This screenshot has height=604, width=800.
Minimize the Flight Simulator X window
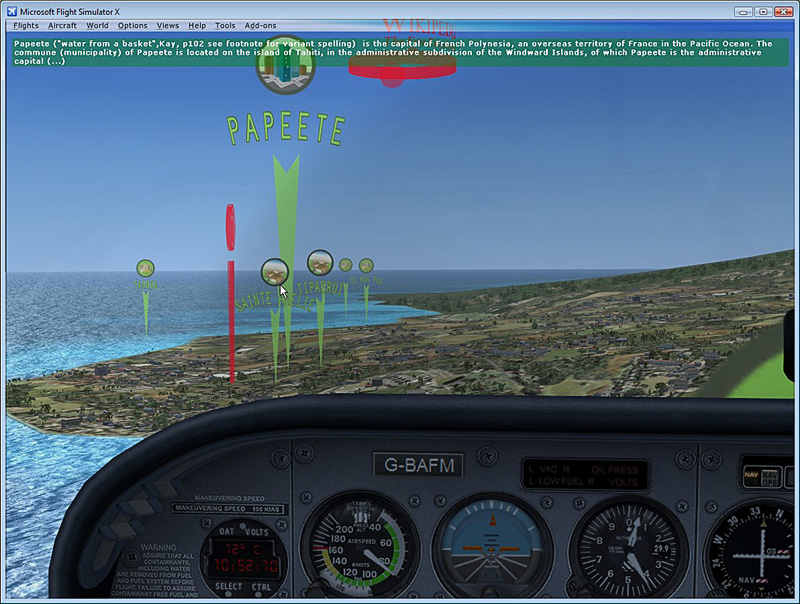pos(742,10)
